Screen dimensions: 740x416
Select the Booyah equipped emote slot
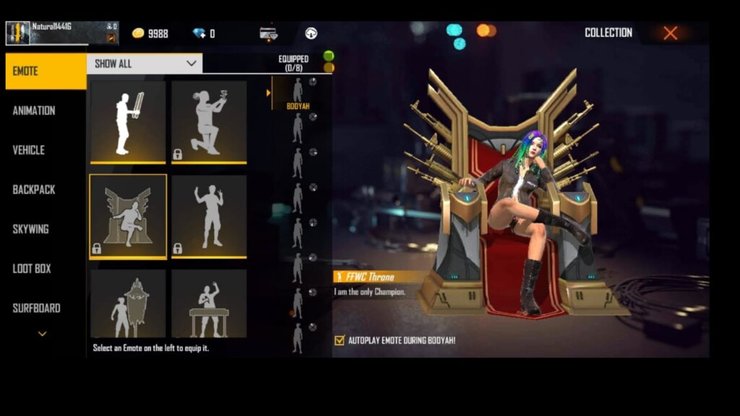pyautogui.click(x=297, y=96)
